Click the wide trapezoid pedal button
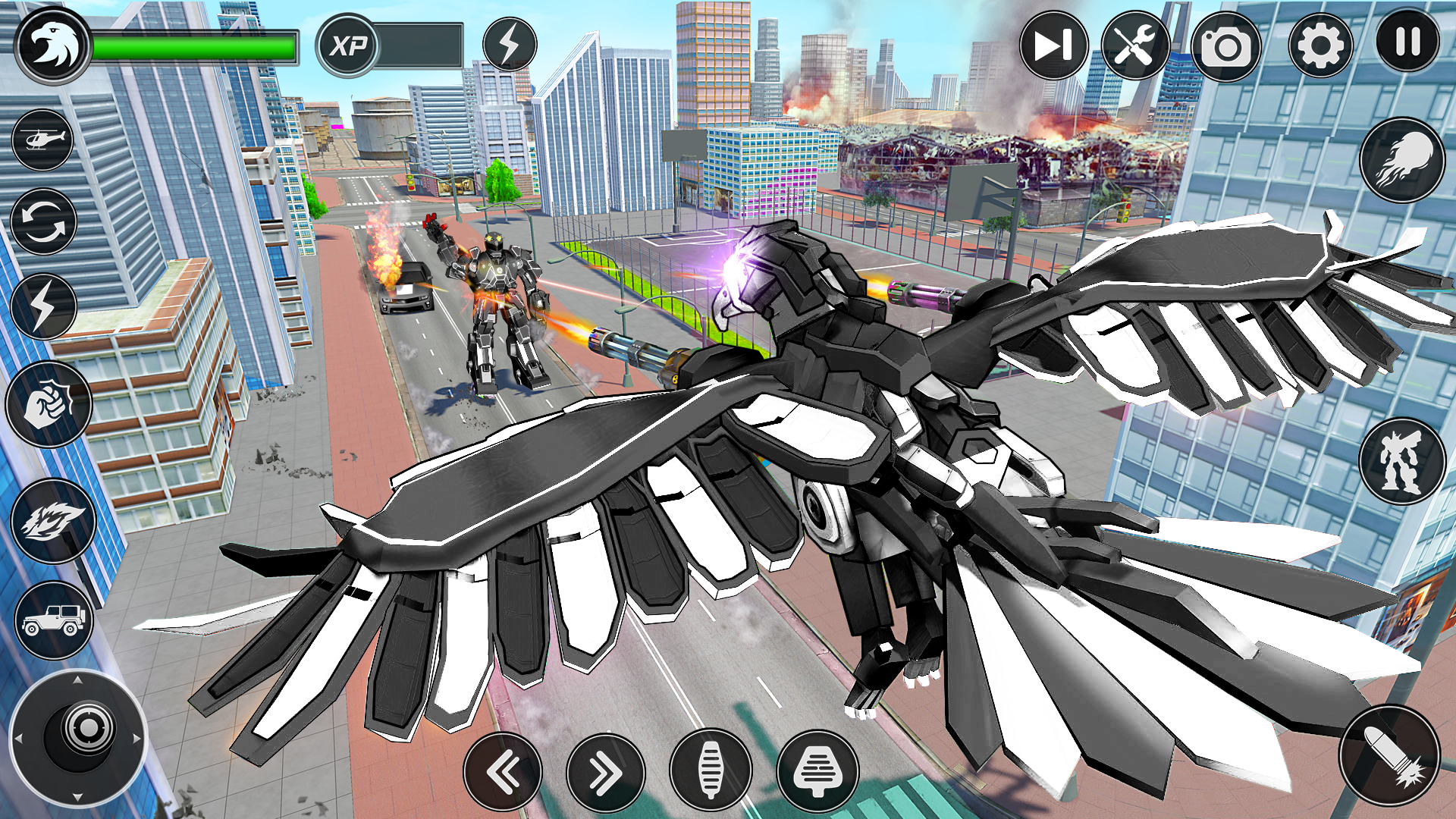Image resolution: width=1456 pixels, height=819 pixels. point(817,771)
